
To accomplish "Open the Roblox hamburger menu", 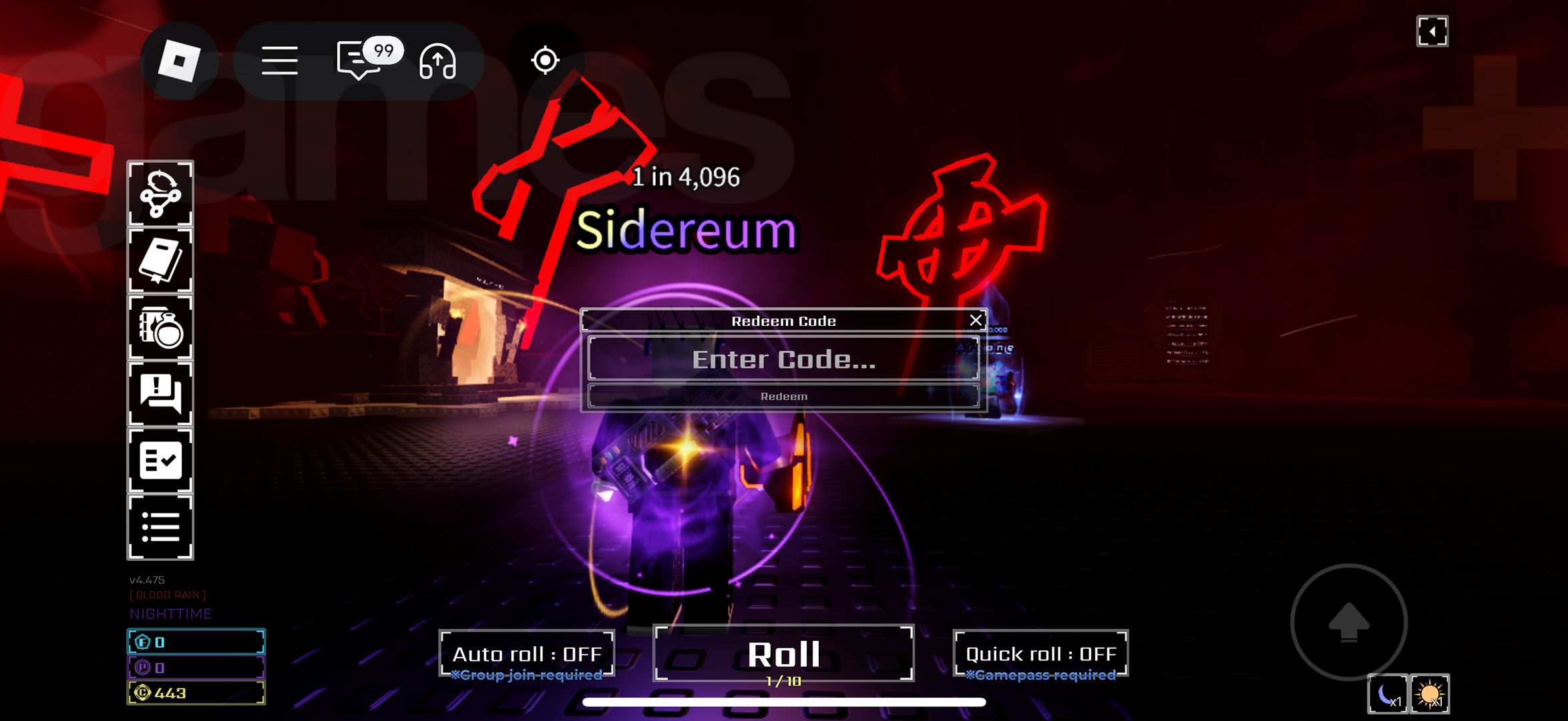I will tap(280, 61).
